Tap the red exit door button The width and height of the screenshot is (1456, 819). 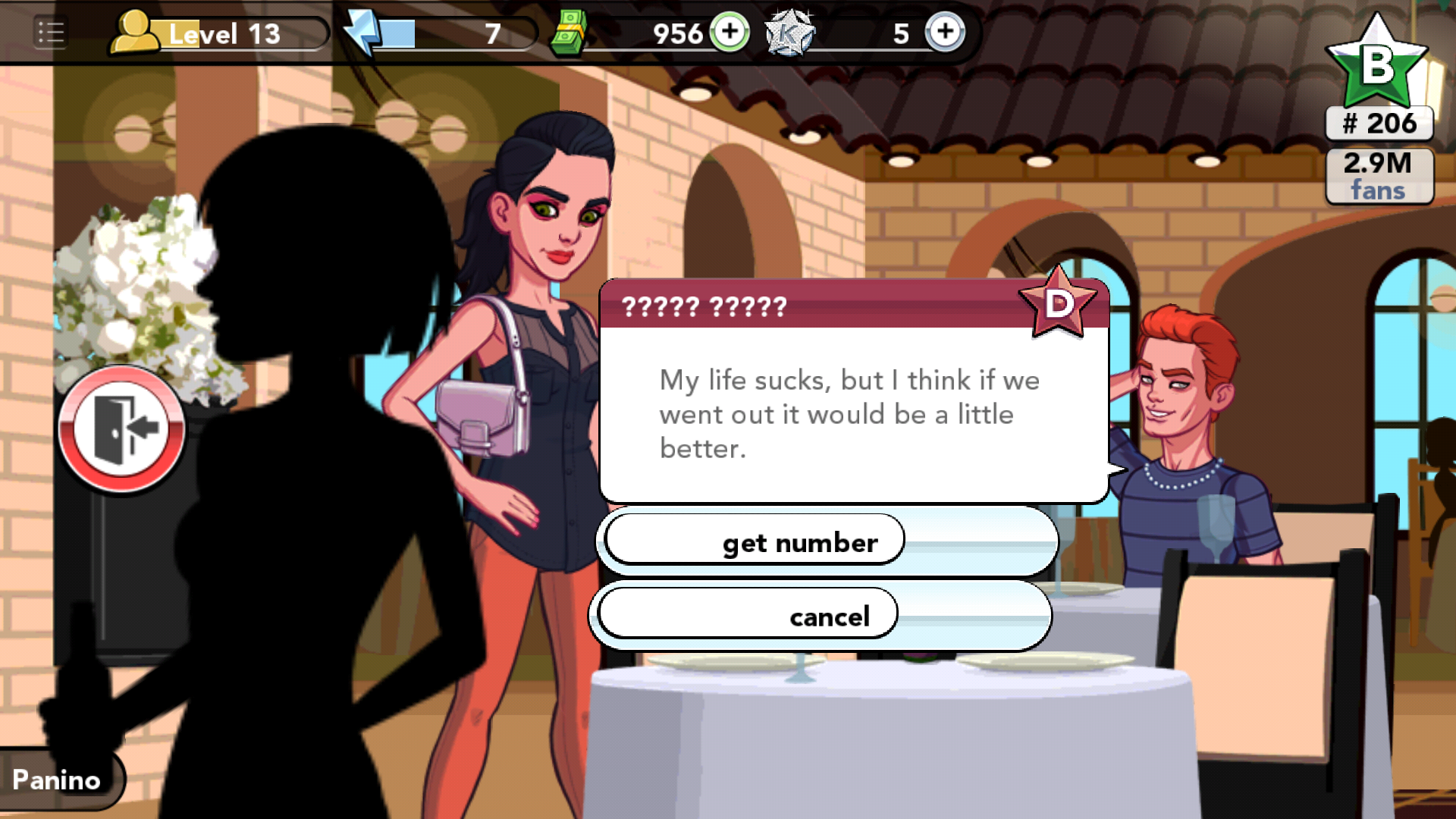point(122,429)
